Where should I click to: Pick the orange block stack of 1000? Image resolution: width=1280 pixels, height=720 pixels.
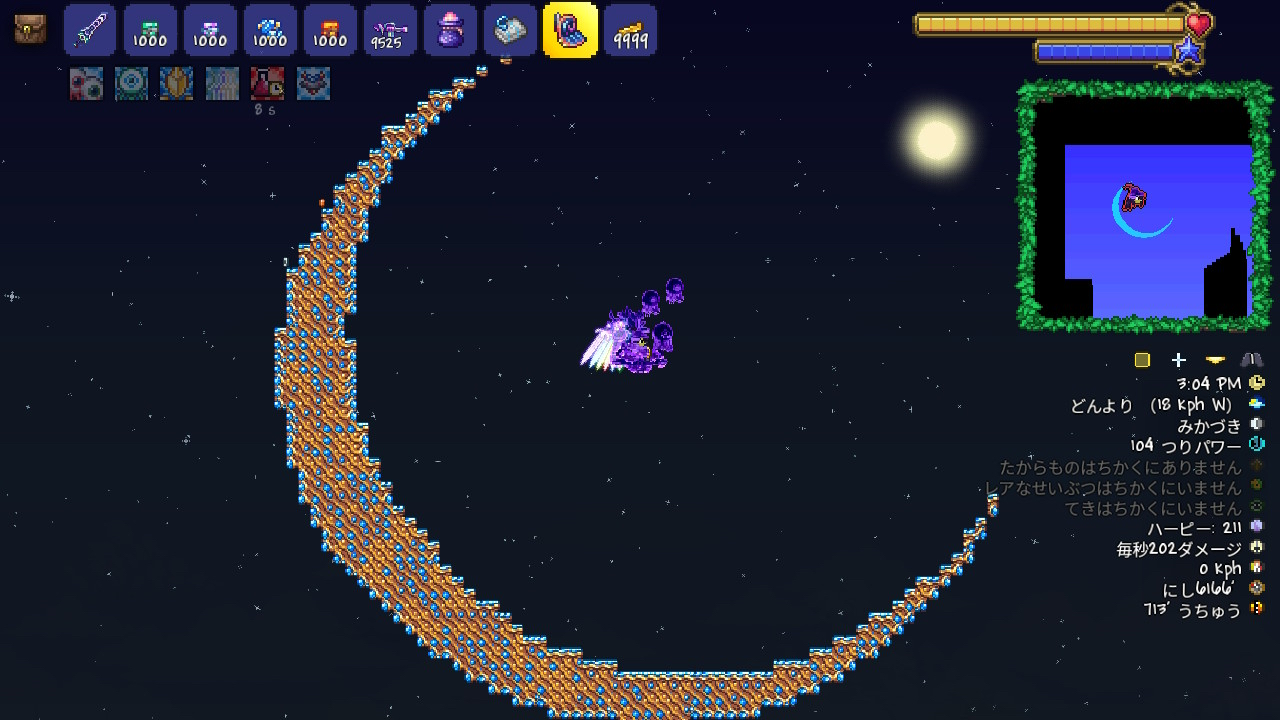point(330,30)
